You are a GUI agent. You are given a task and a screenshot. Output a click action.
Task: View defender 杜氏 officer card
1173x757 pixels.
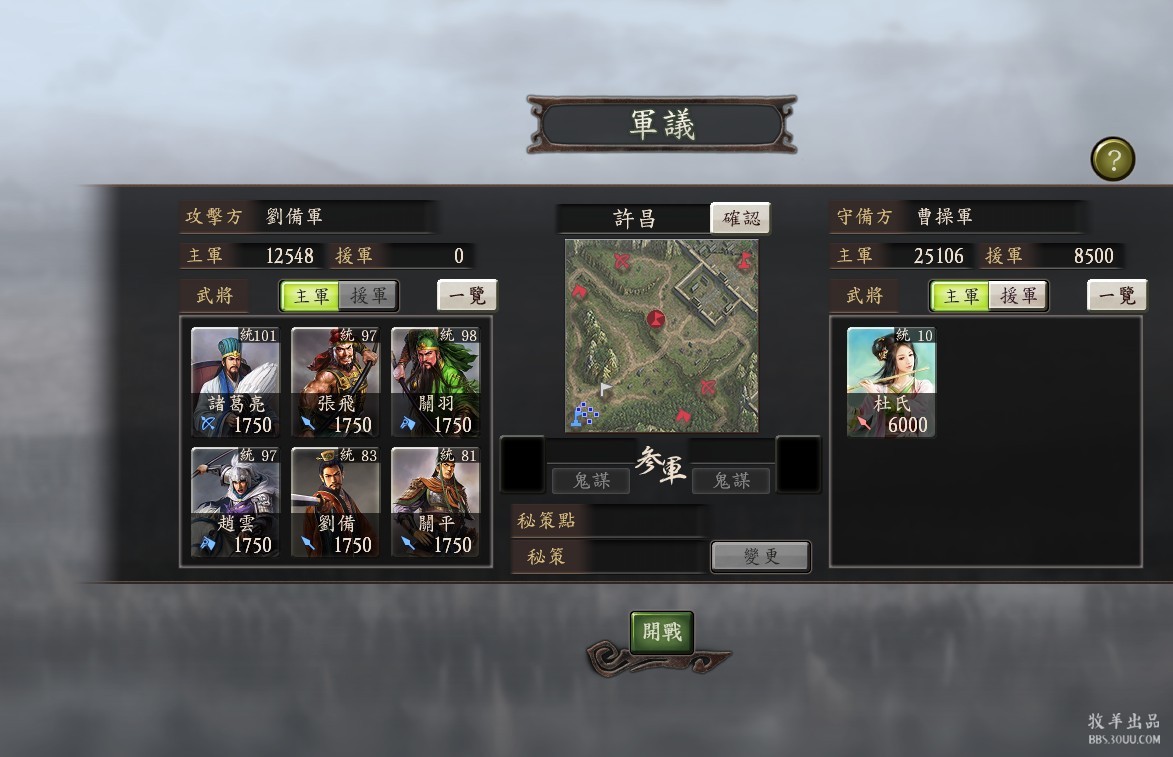[x=892, y=382]
